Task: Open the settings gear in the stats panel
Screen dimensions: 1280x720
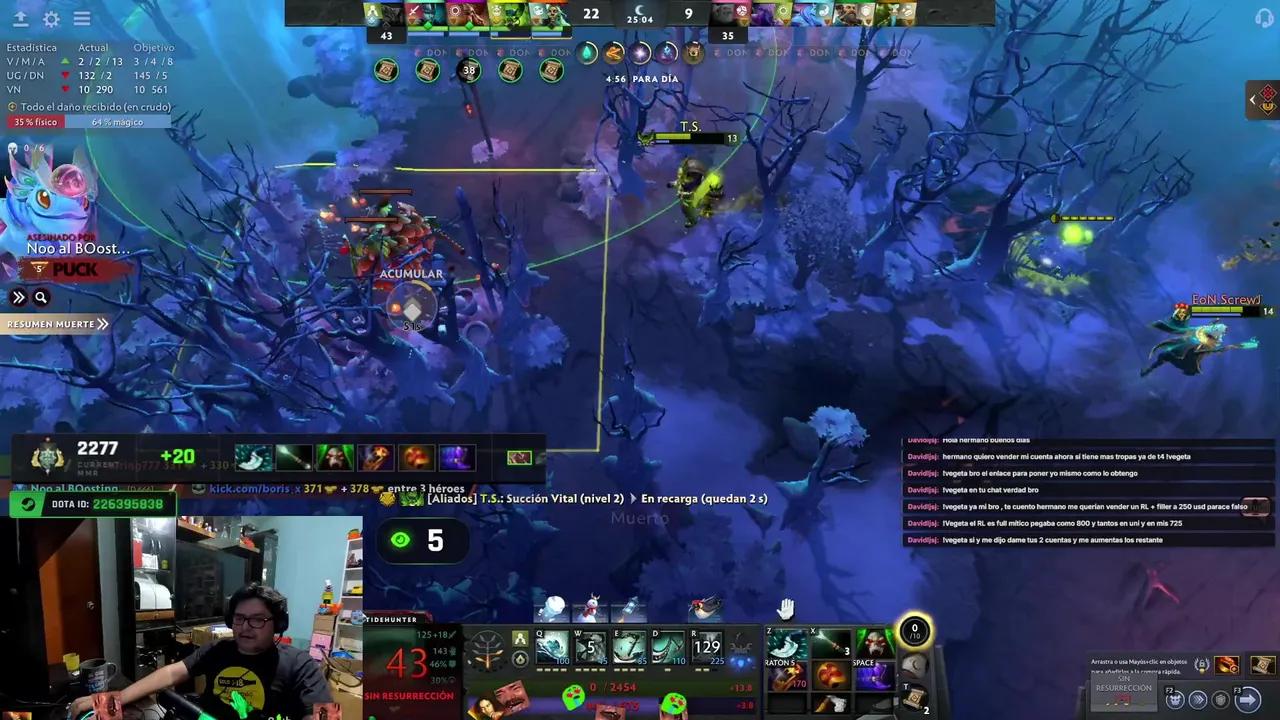Action: [50, 19]
